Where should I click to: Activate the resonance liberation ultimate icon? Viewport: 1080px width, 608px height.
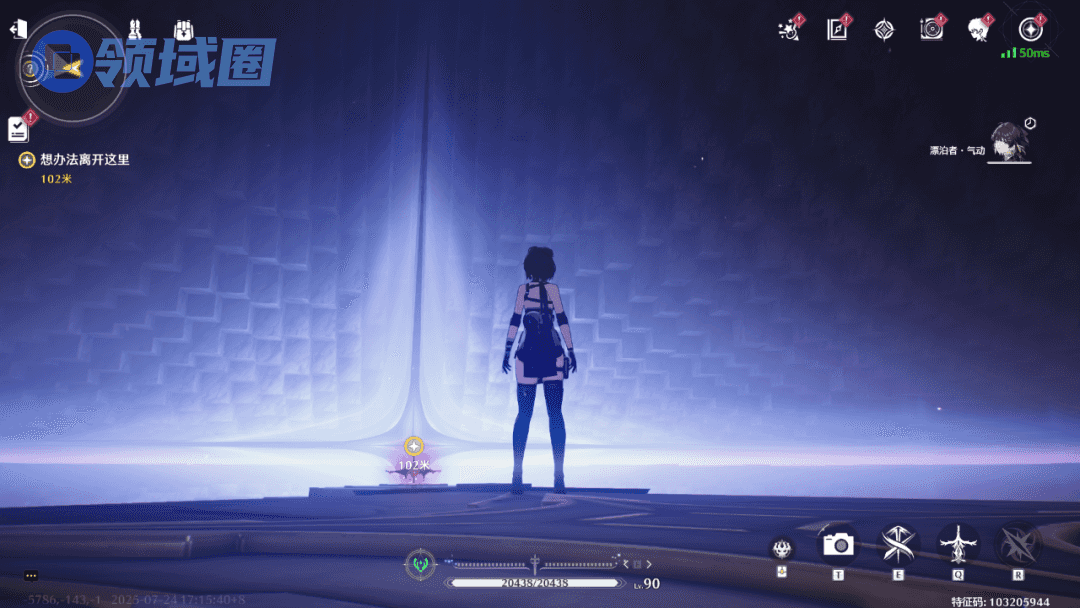coord(1018,543)
